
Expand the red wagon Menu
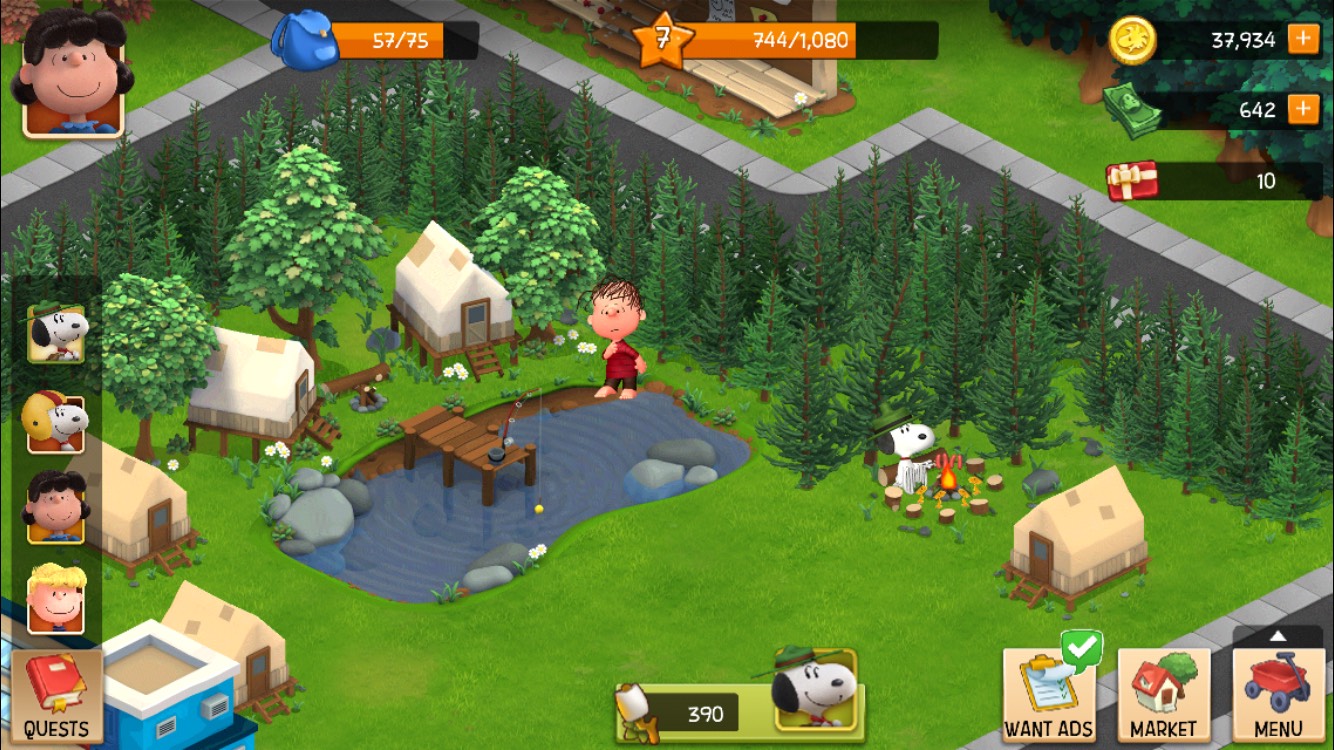point(1277,694)
